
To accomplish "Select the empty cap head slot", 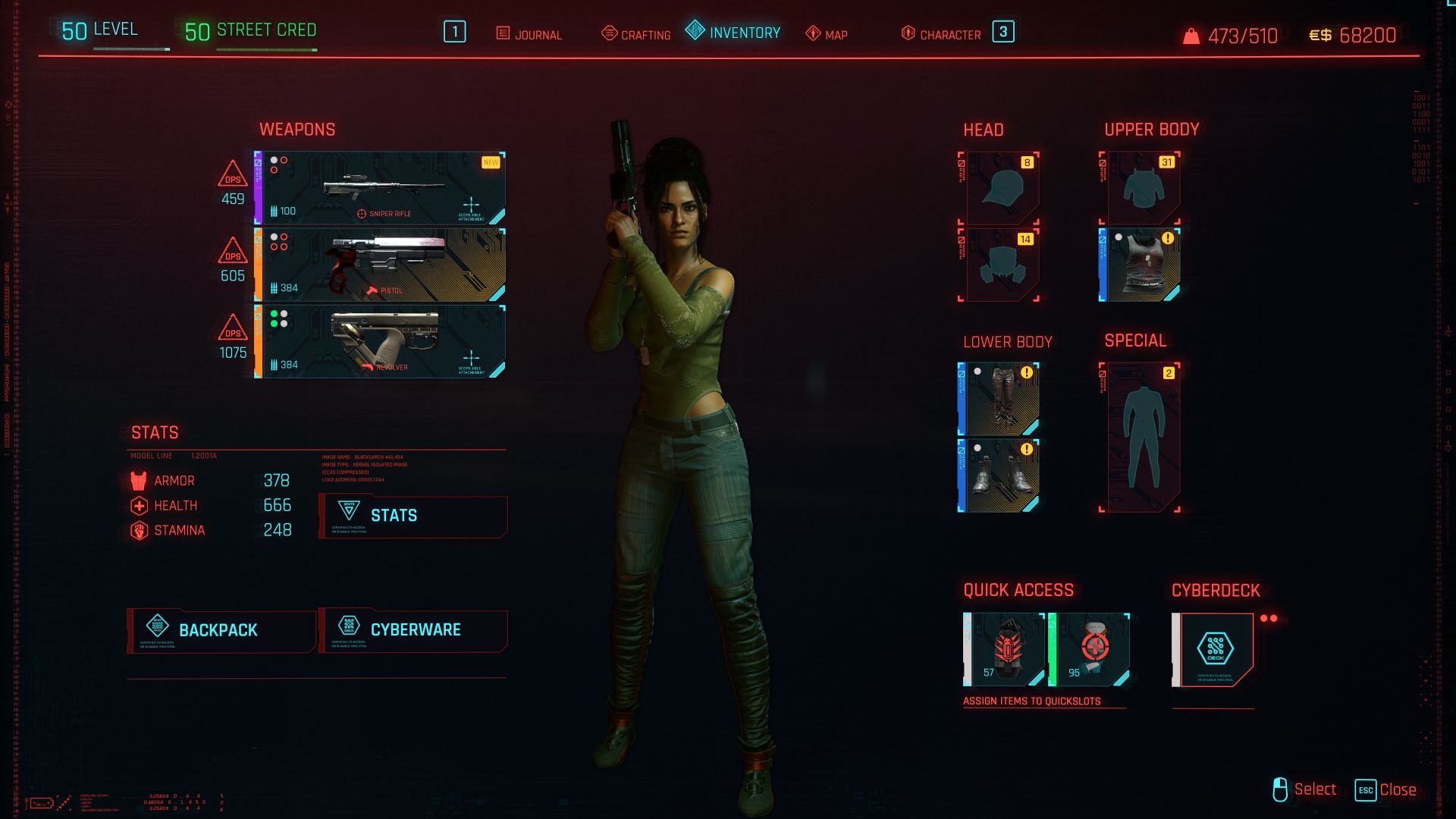I will [1001, 188].
